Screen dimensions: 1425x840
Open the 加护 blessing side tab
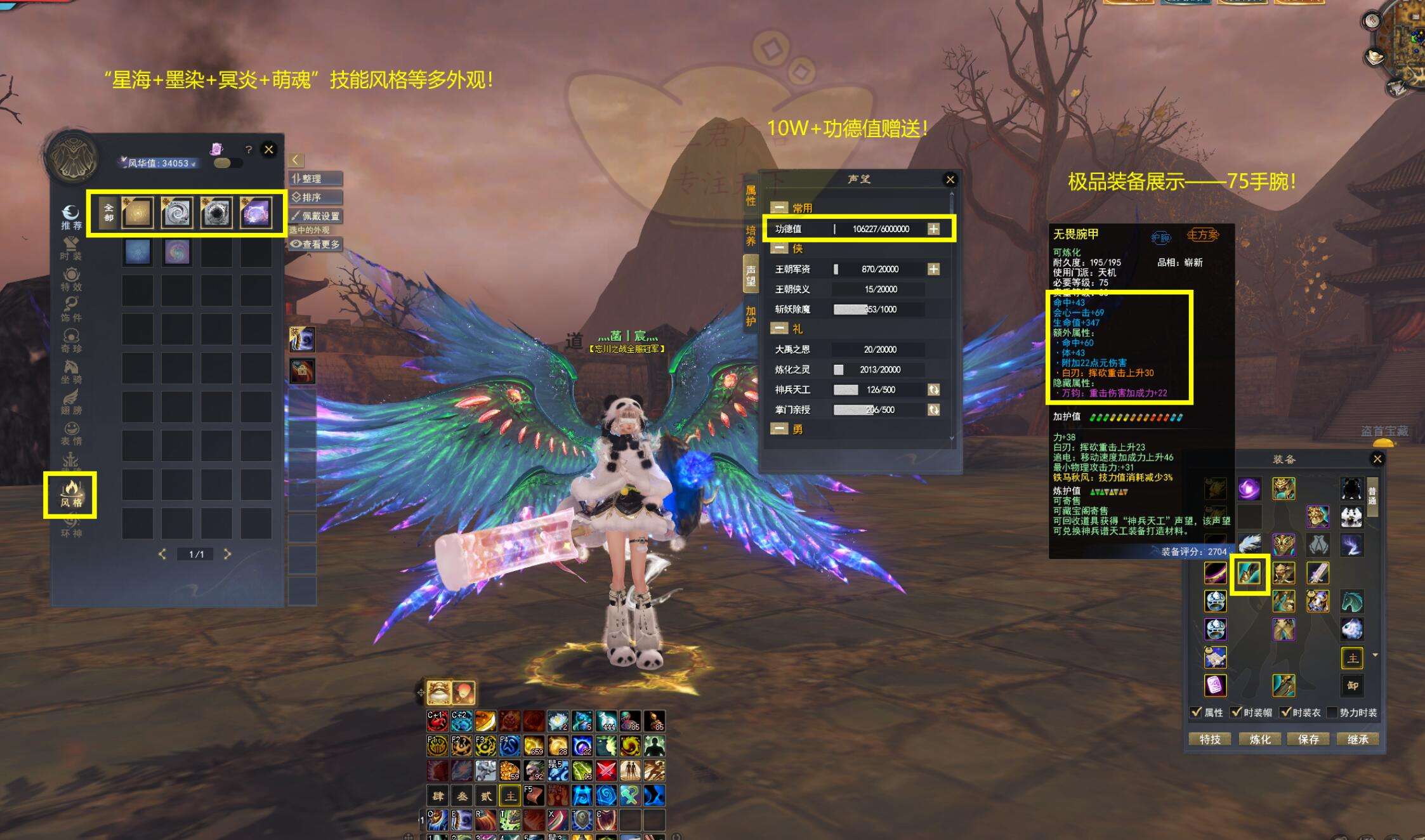[751, 315]
